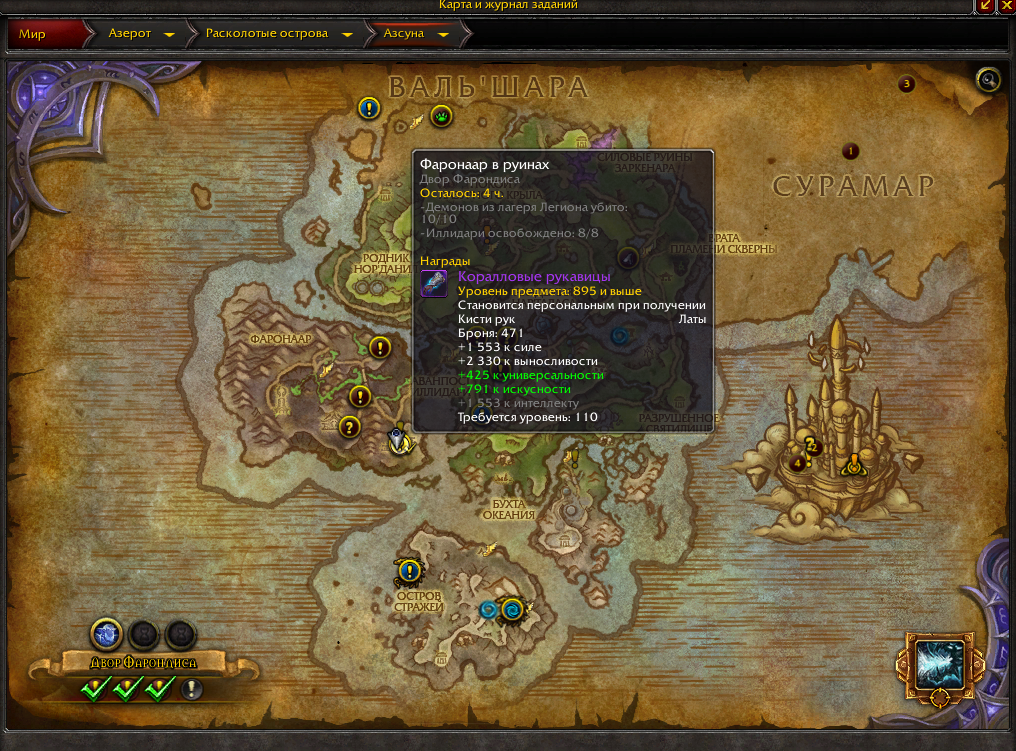Screen dimensions: 1016x751
Task: Select the green paw pet battle marker
Action: pyautogui.click(x=442, y=116)
